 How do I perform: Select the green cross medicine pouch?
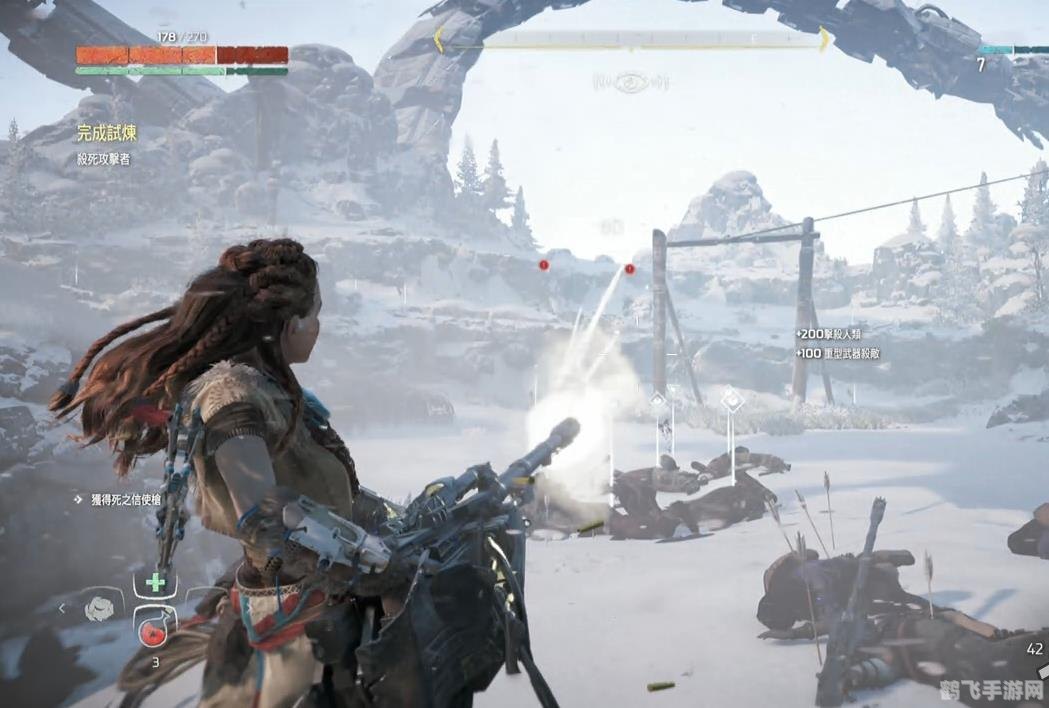tap(155, 583)
